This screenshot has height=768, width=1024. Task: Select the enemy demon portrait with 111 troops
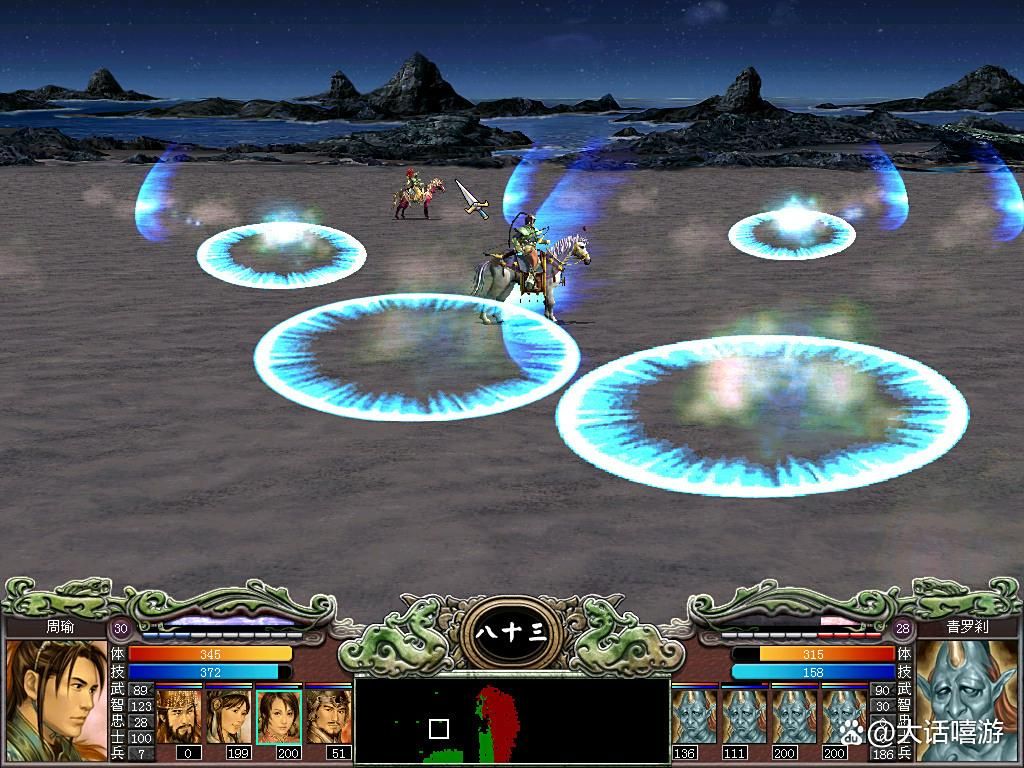coord(743,716)
